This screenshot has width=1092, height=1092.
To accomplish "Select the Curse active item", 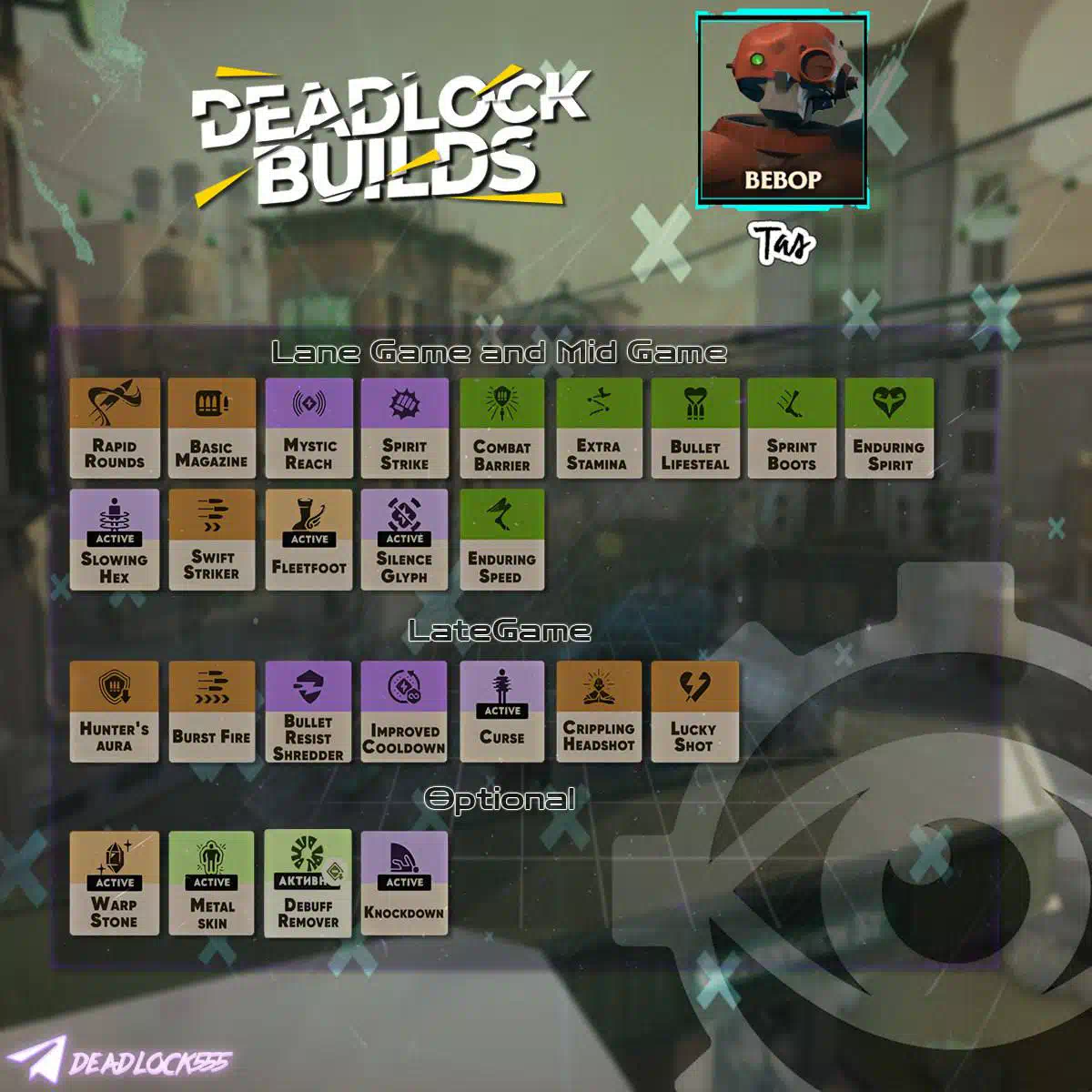I will coord(501,711).
